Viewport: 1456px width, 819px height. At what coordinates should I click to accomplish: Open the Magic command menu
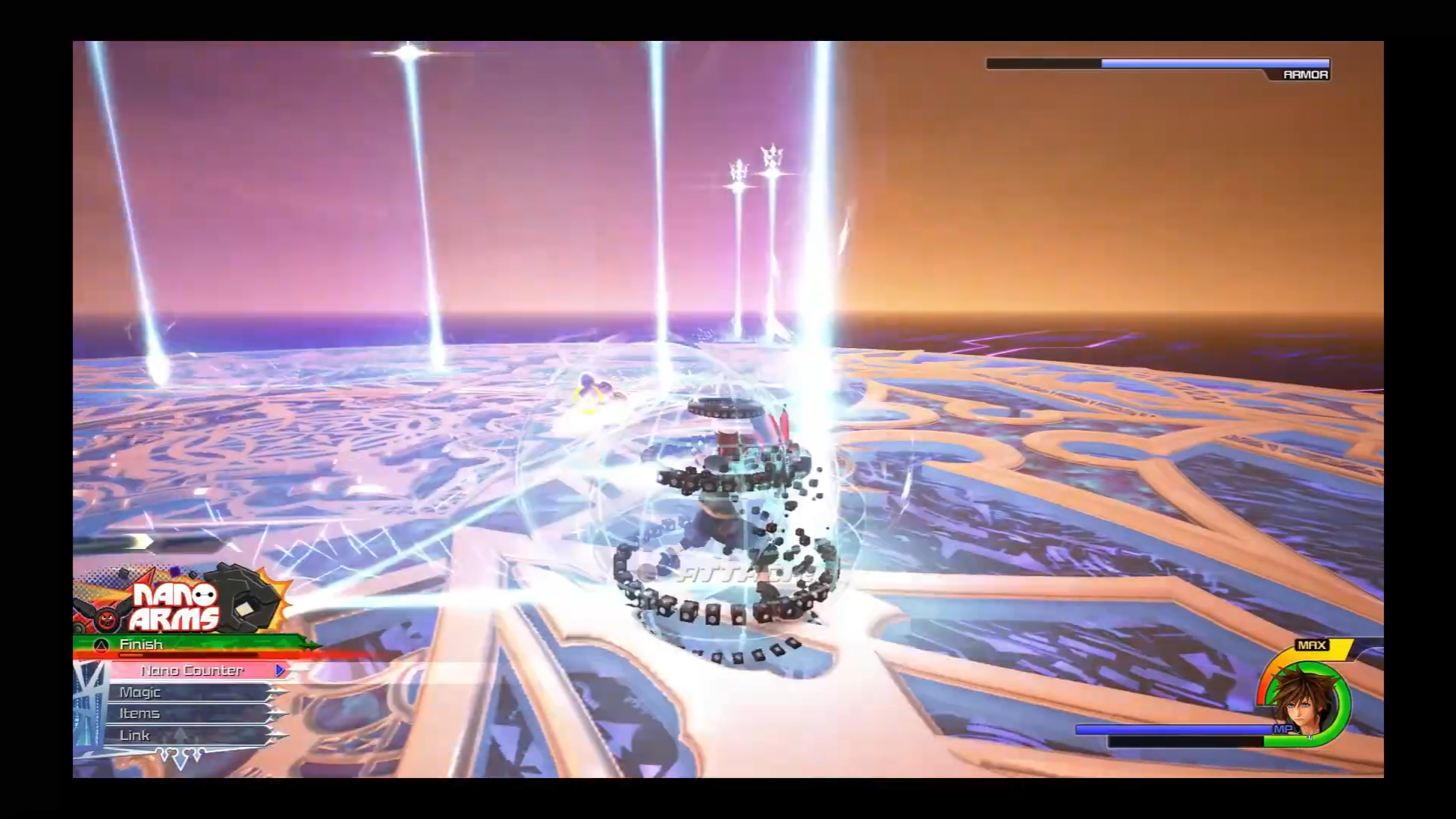(190, 692)
